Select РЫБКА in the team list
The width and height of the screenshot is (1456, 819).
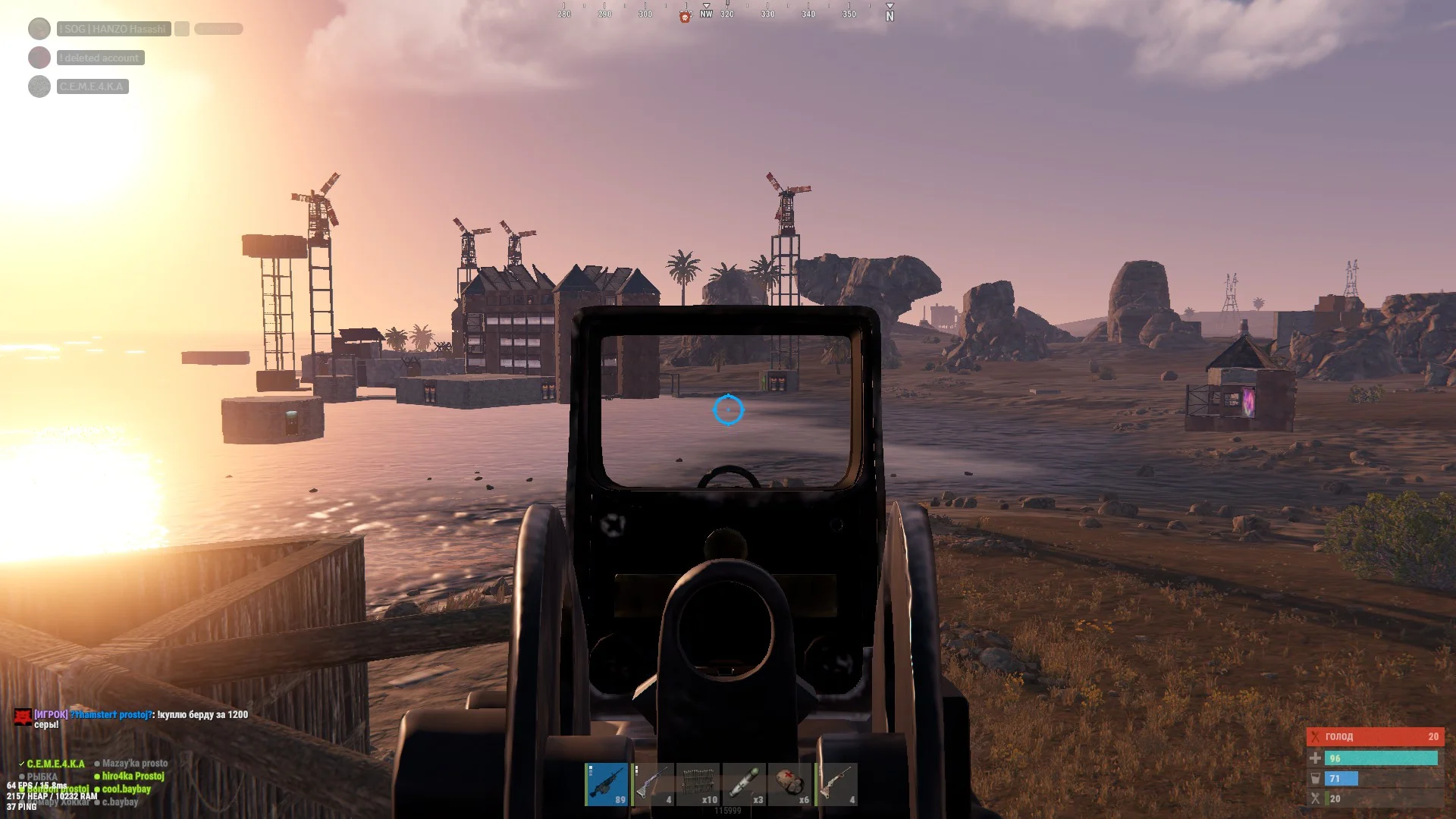[x=42, y=777]
